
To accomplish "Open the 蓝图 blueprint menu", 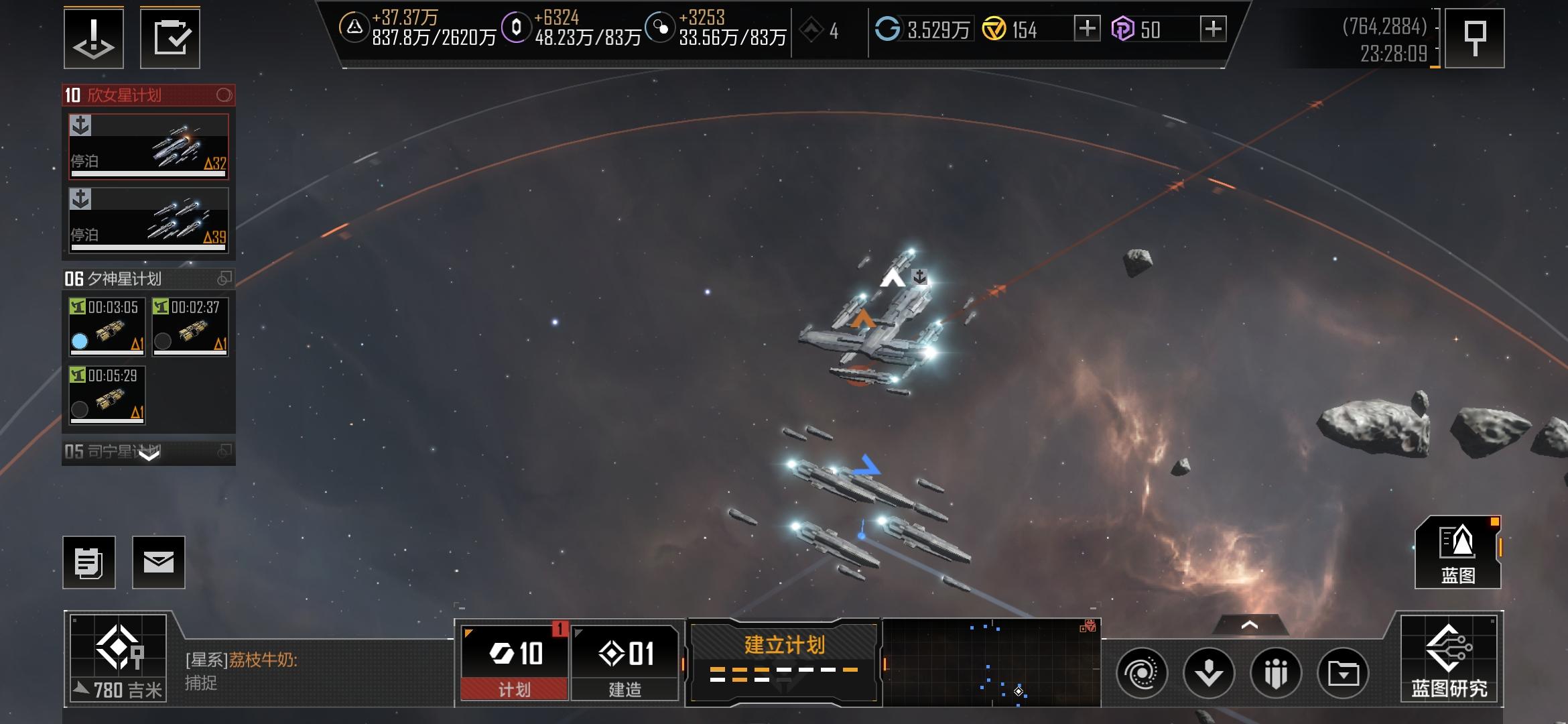I will [x=1457, y=552].
